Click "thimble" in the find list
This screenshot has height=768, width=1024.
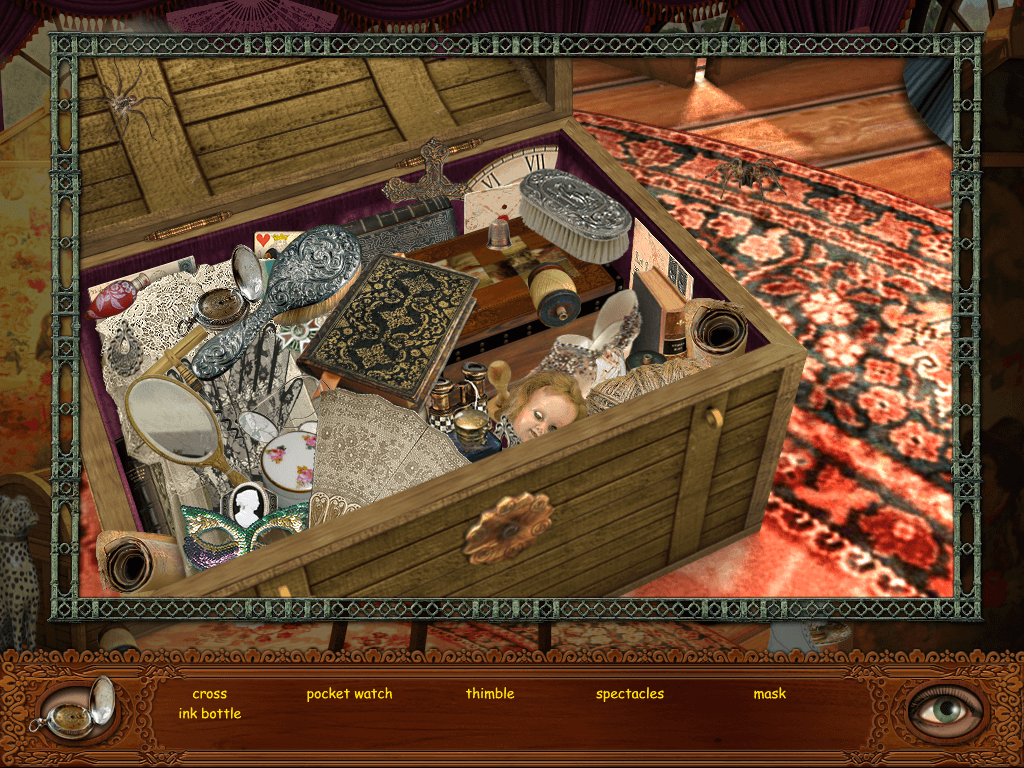tap(490, 694)
